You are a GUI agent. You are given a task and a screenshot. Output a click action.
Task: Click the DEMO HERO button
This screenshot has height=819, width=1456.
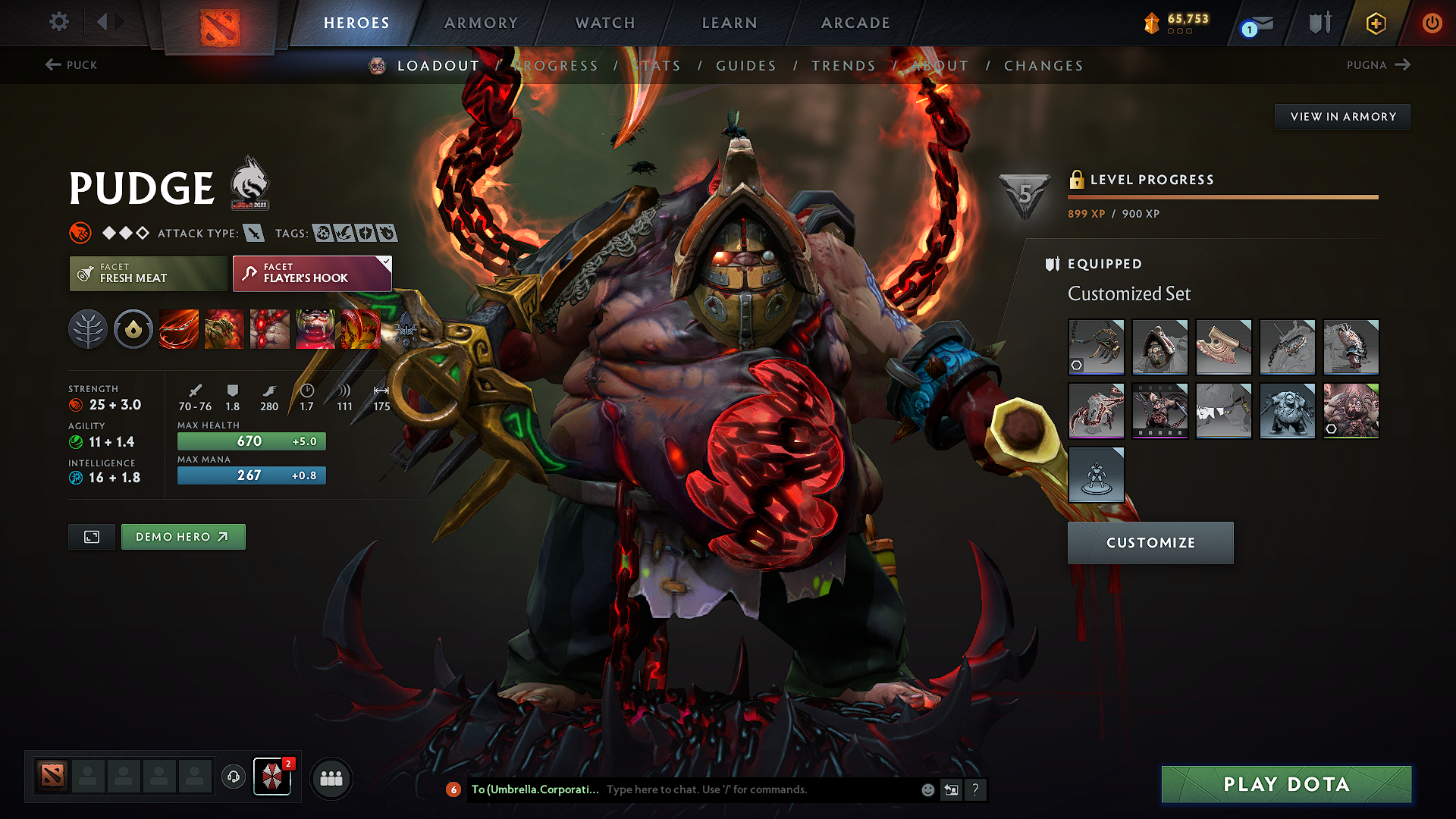pos(183,536)
